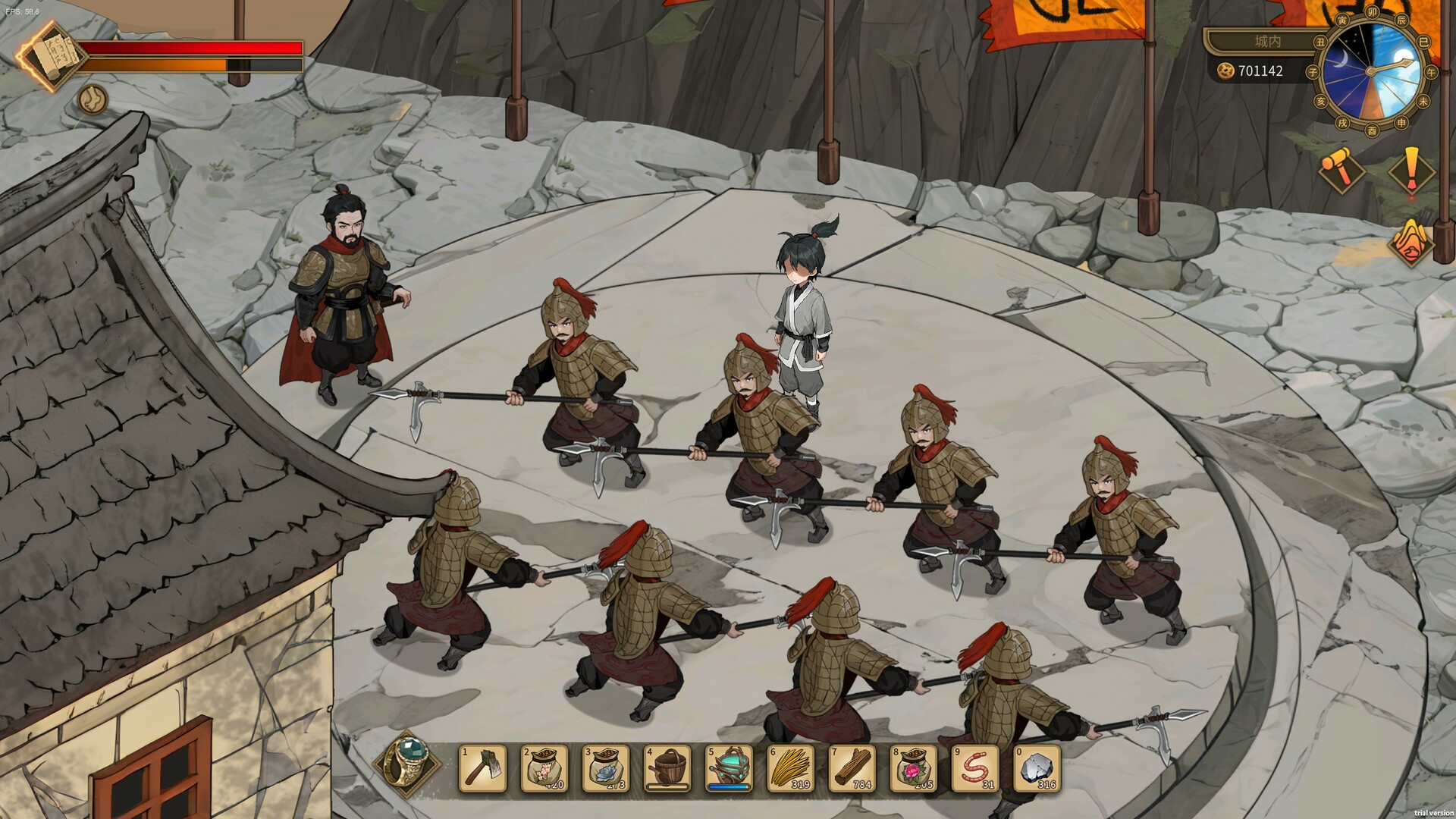Choose the pink blossom seed bag
Image resolution: width=1456 pixels, height=819 pixels.
tap(544, 768)
